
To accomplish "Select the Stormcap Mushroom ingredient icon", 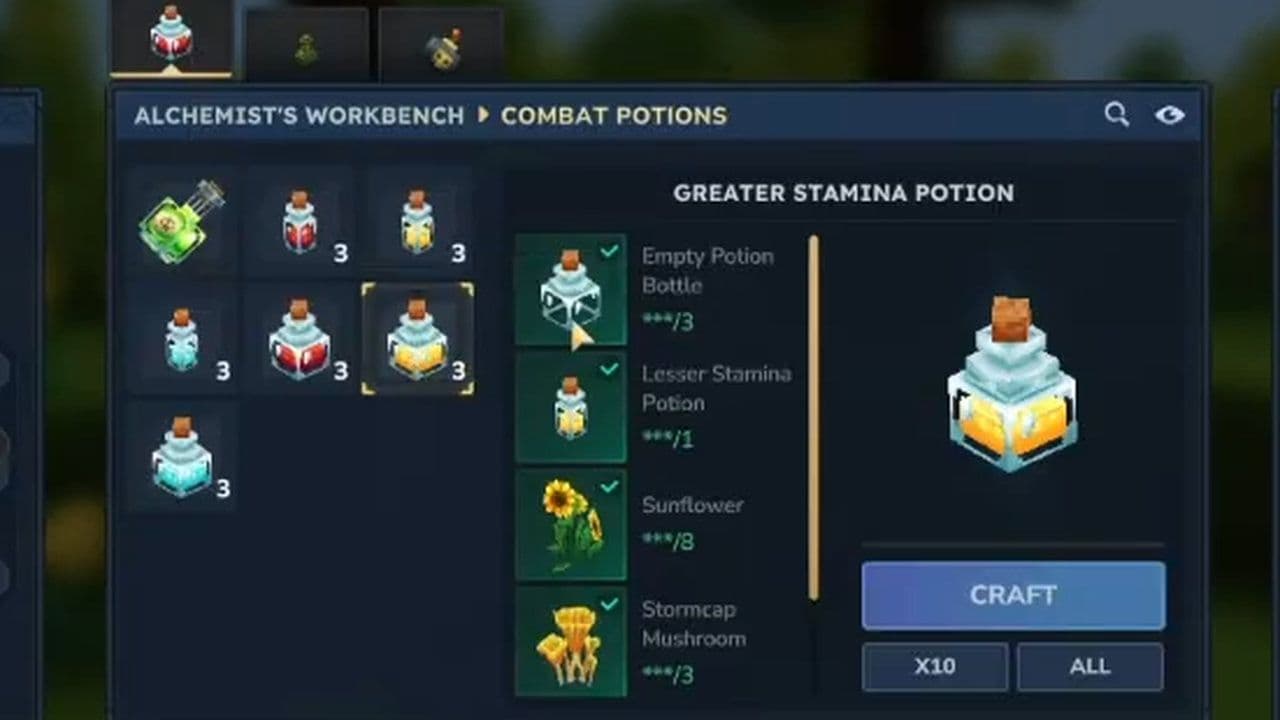I will [x=571, y=643].
